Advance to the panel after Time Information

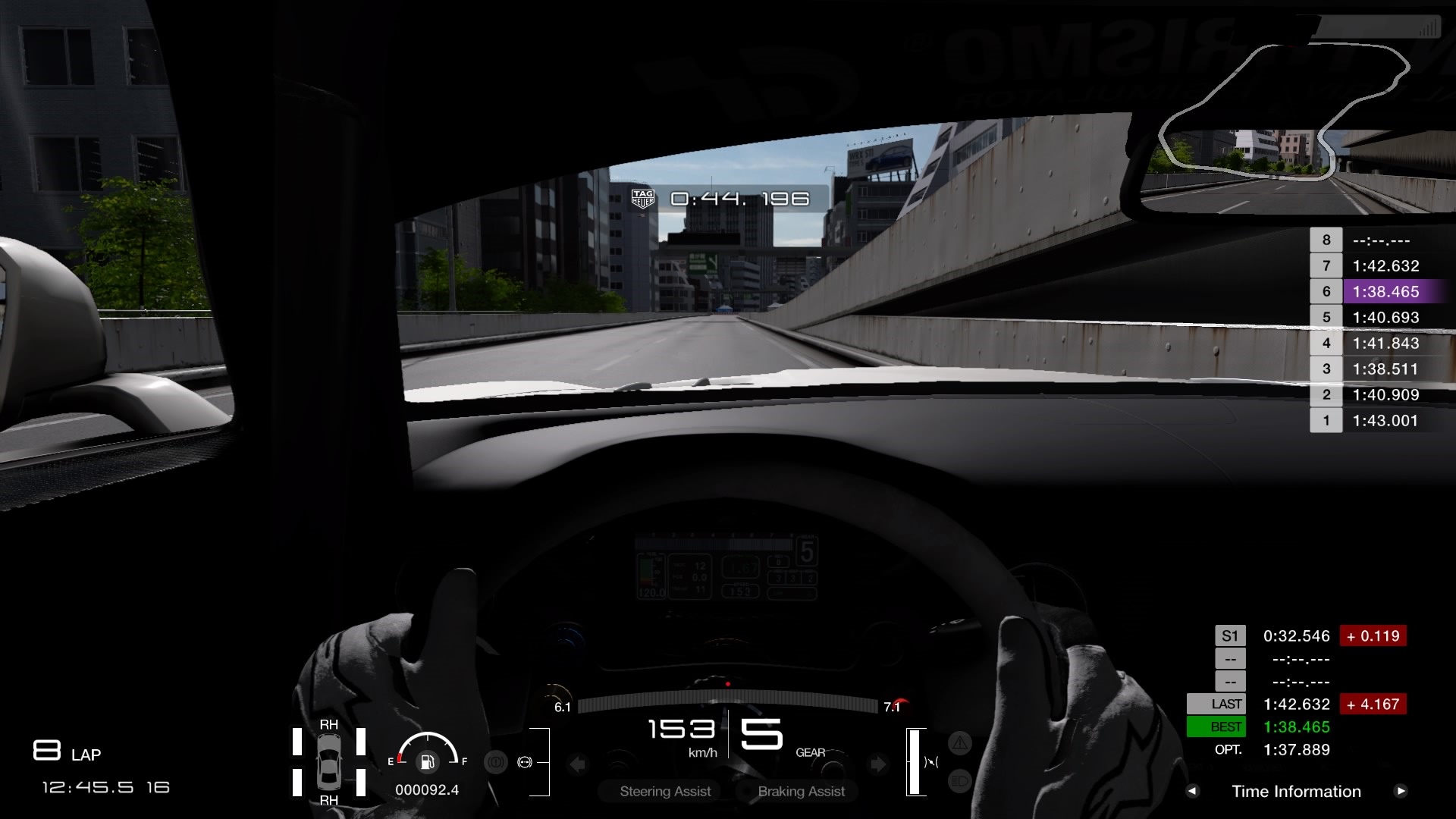[x=1401, y=791]
